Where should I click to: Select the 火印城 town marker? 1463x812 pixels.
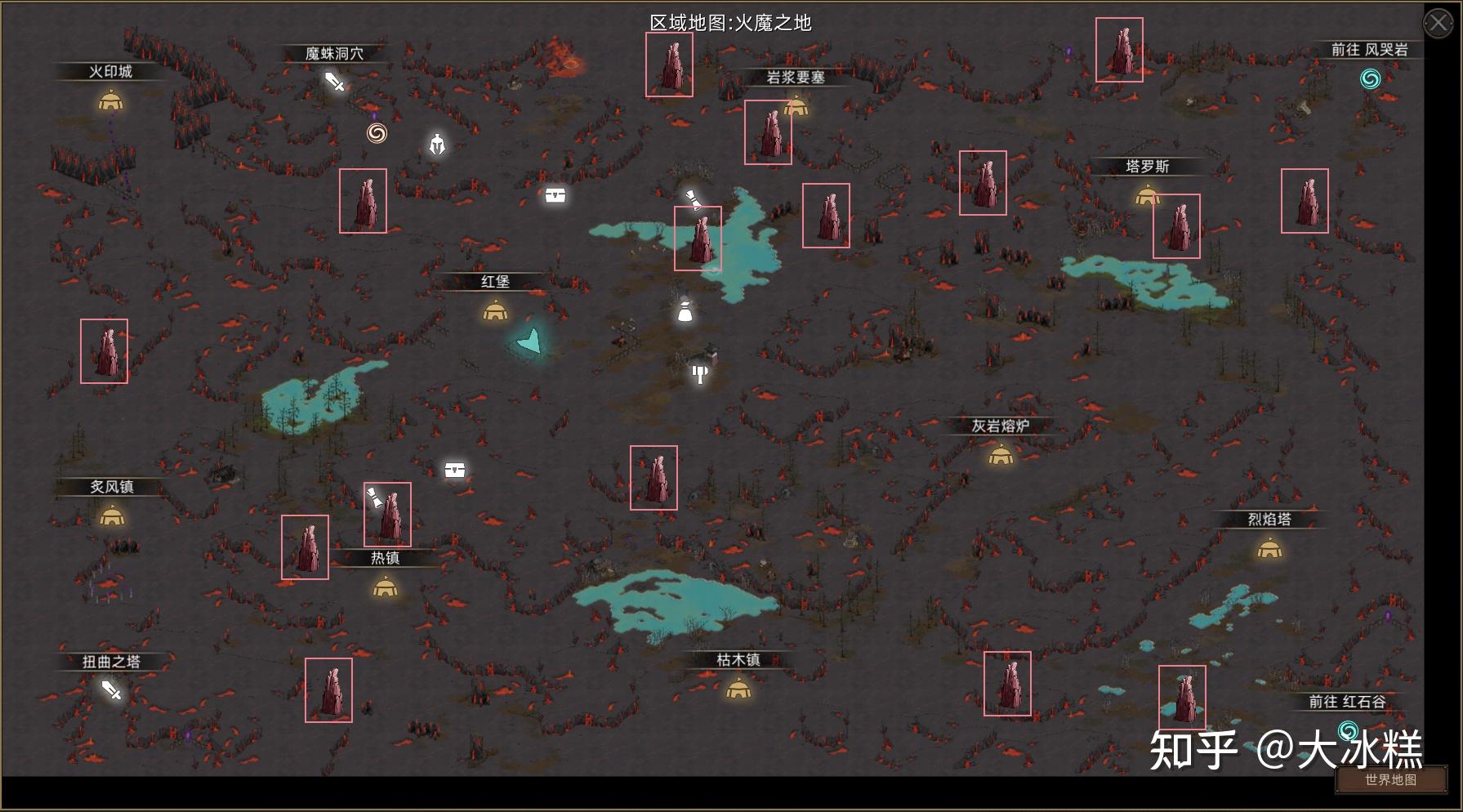pos(110,101)
